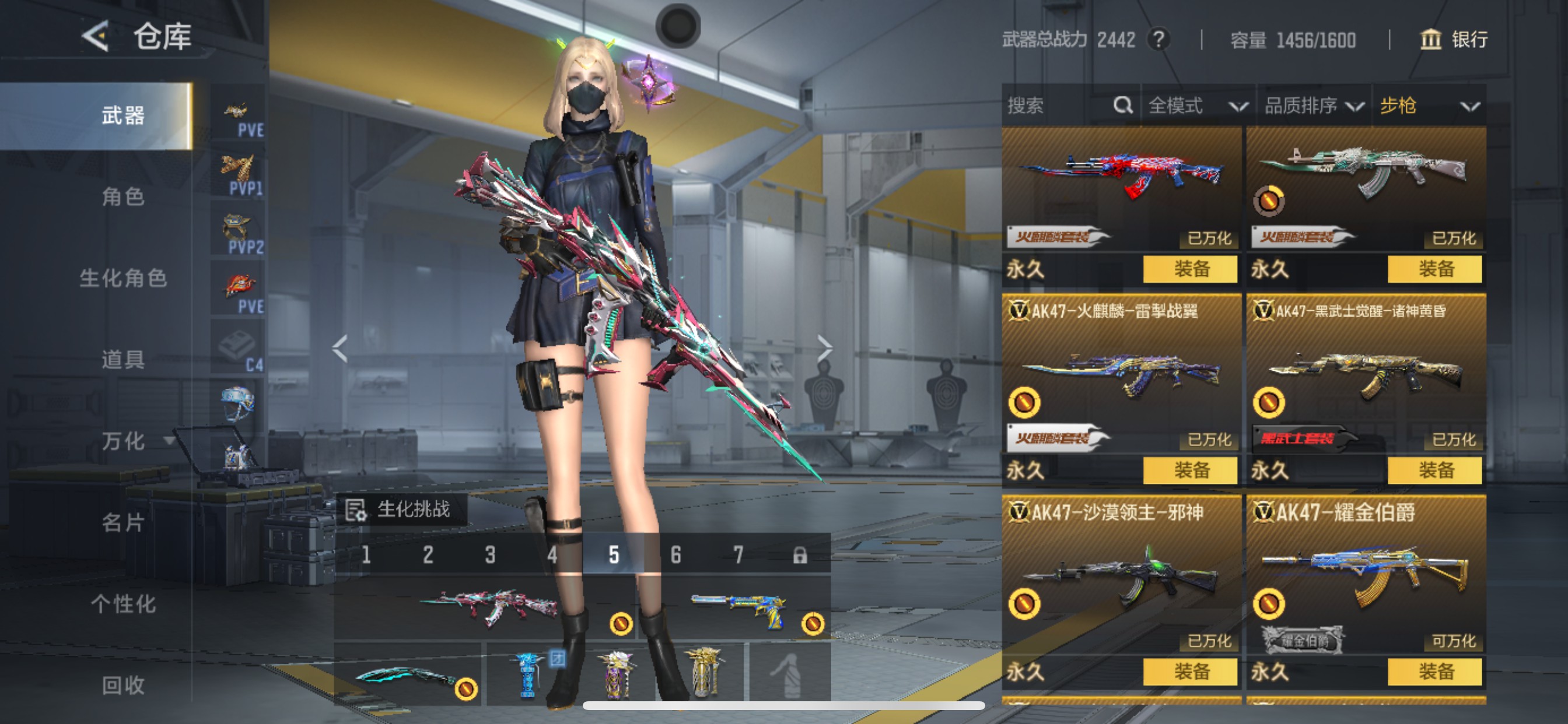This screenshot has width=1568, height=724.
Task: Open the 回收 recycle section
Action: (x=123, y=685)
